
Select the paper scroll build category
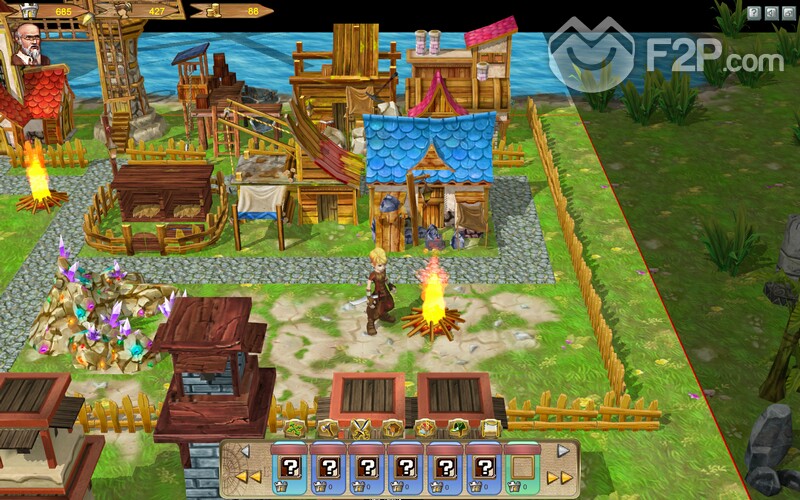point(489,428)
